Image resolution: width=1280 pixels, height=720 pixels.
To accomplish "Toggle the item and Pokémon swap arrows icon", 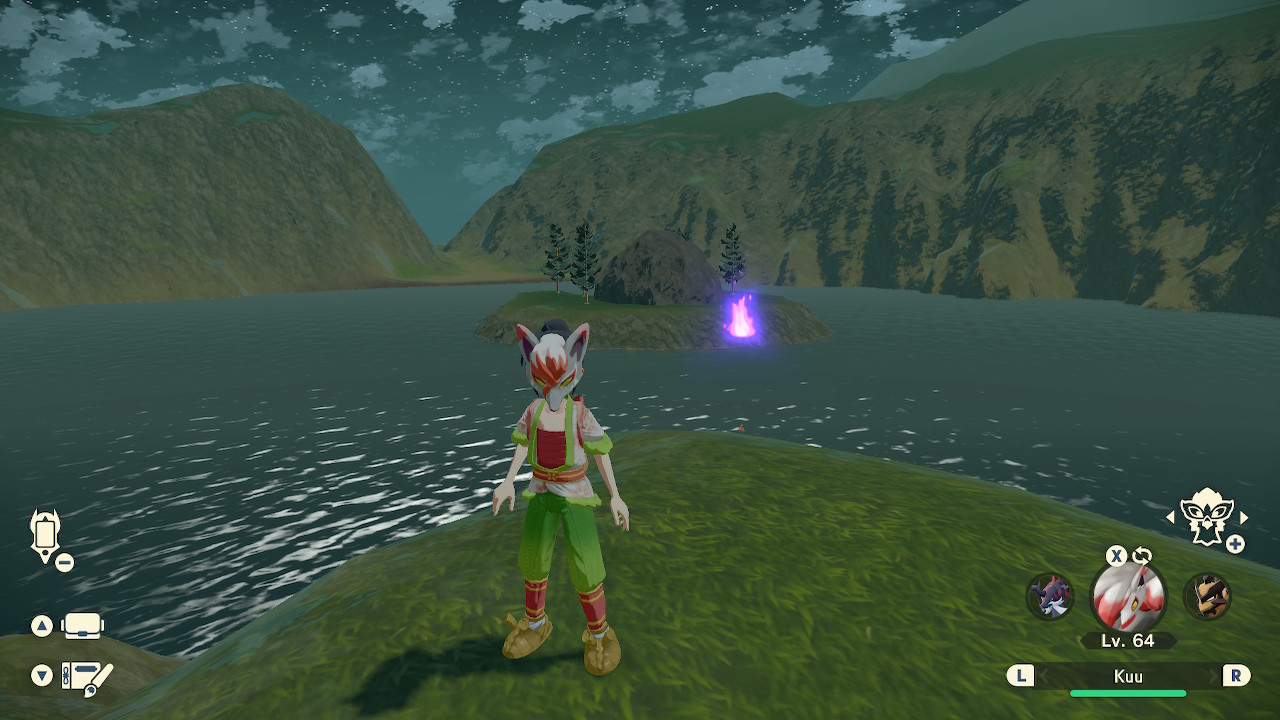I will [1142, 556].
